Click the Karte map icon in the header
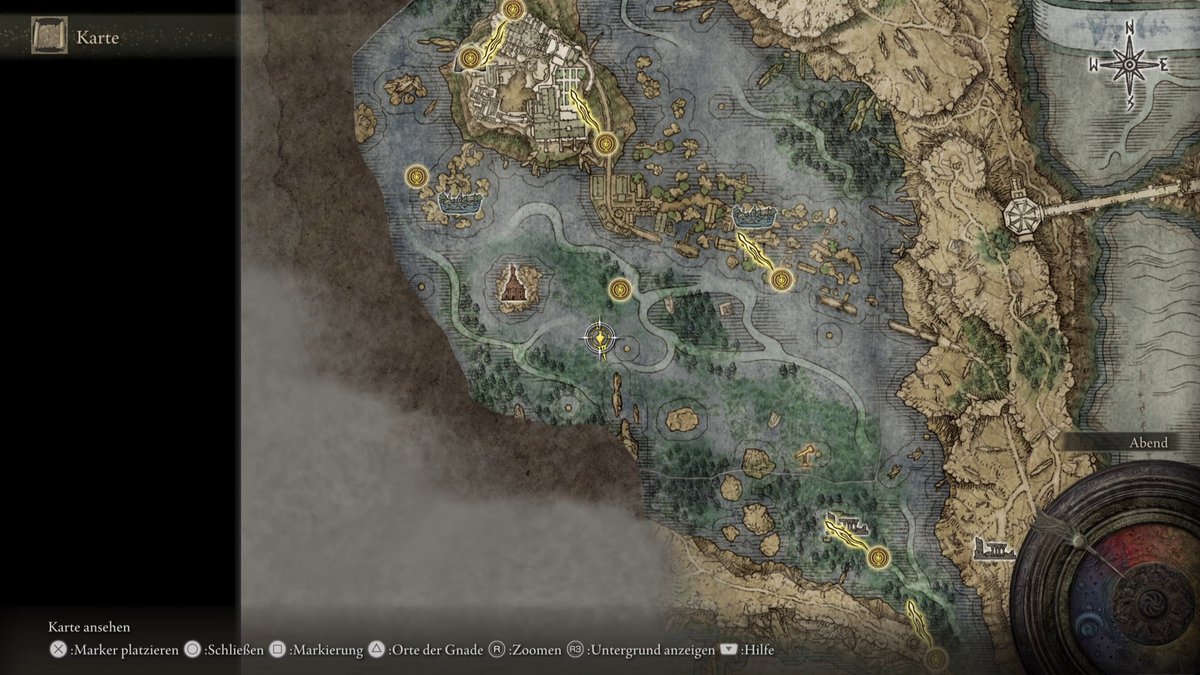1200x675 pixels. point(48,37)
